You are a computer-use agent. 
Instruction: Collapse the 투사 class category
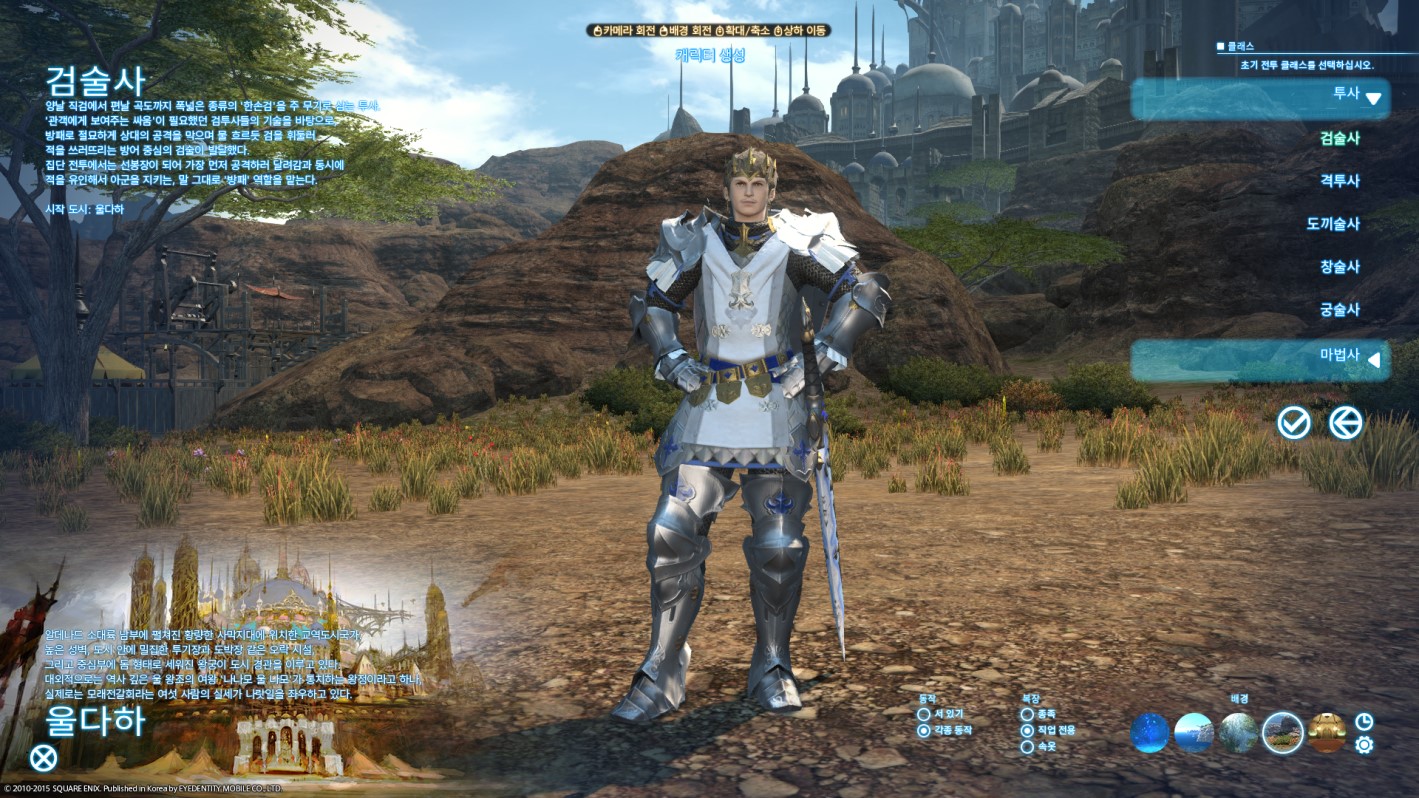click(x=1260, y=97)
